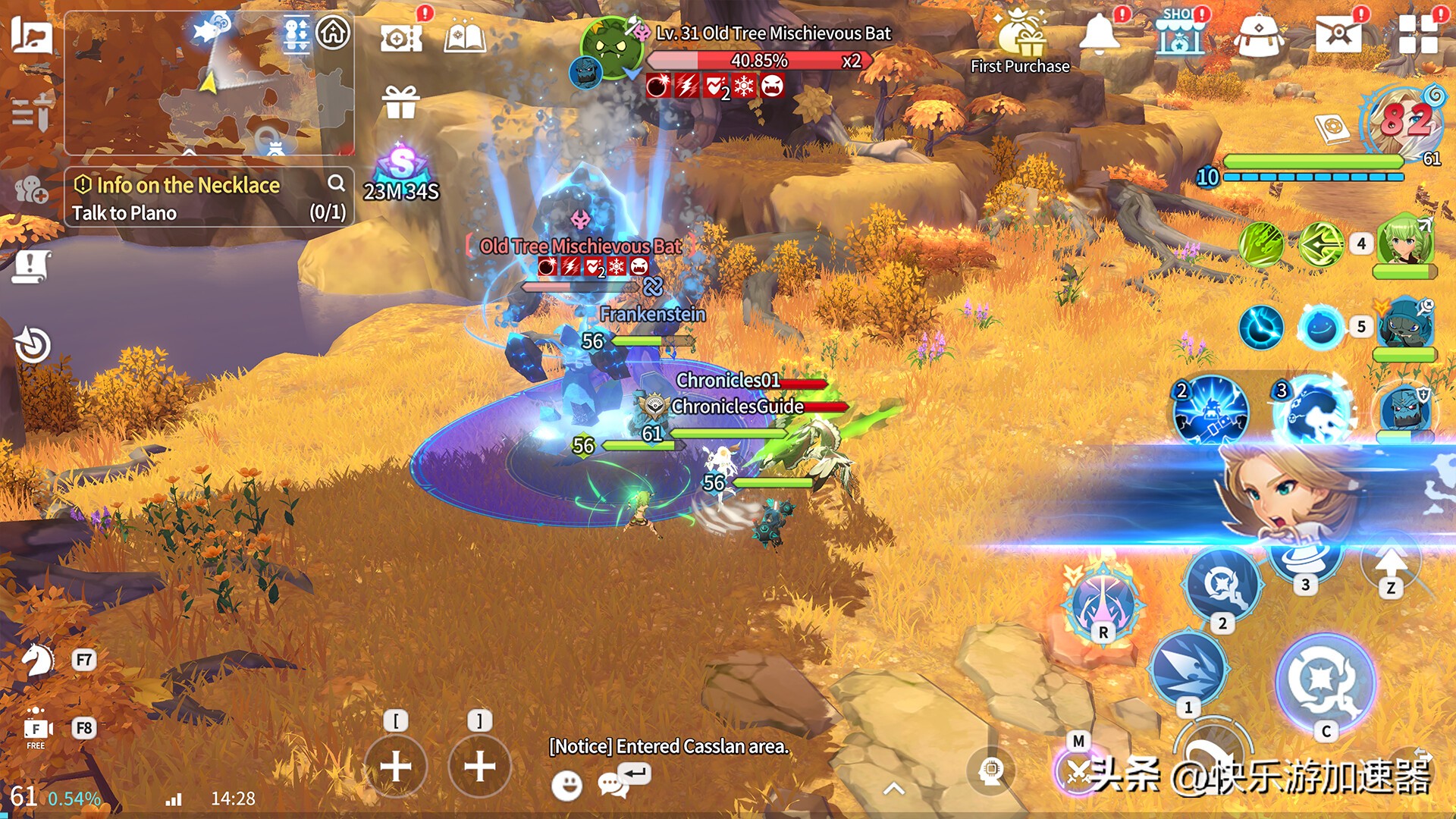
Task: Click the home icon above the minimap
Action: click(333, 33)
